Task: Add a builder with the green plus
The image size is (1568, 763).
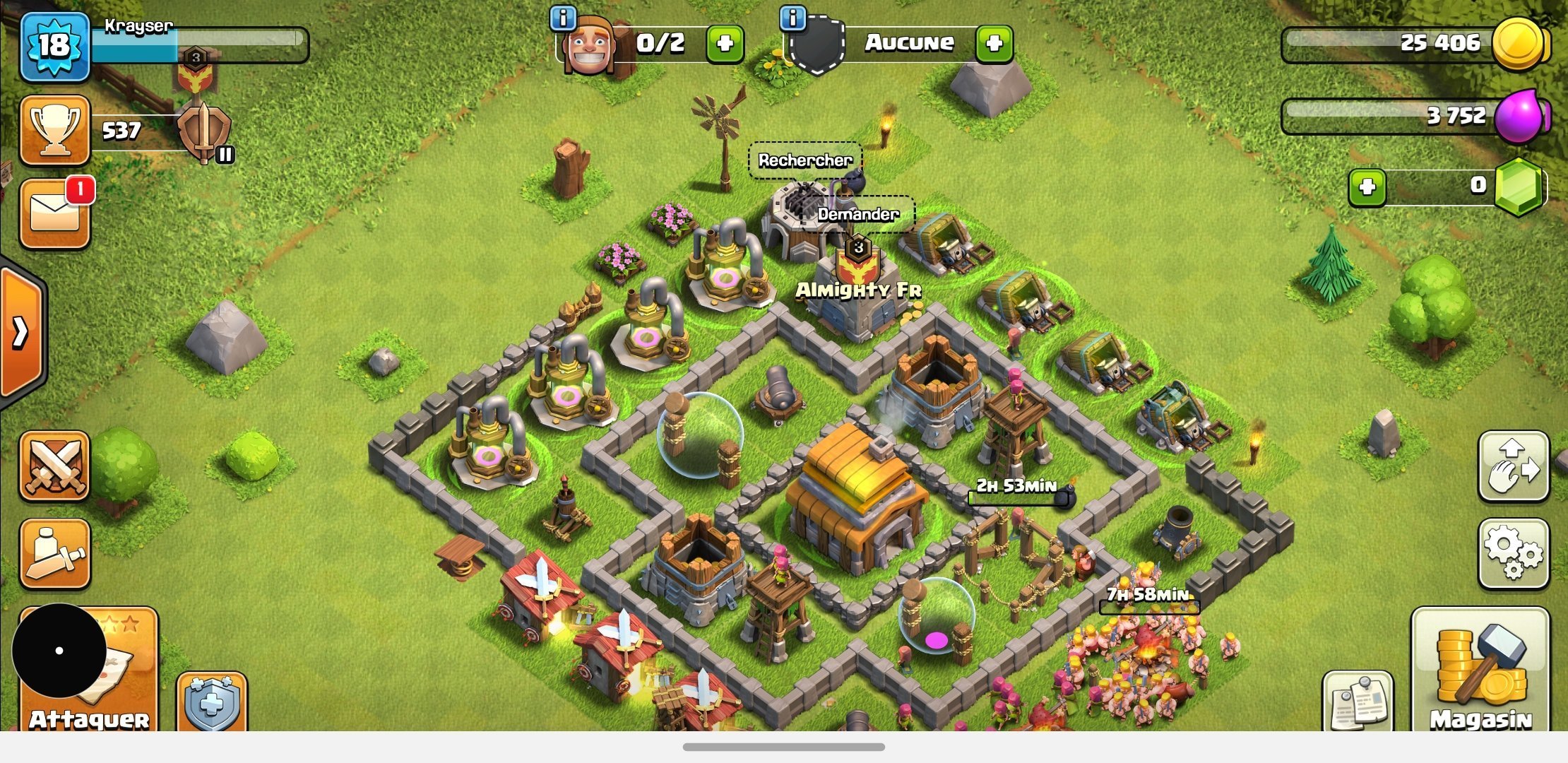Action: click(x=725, y=44)
